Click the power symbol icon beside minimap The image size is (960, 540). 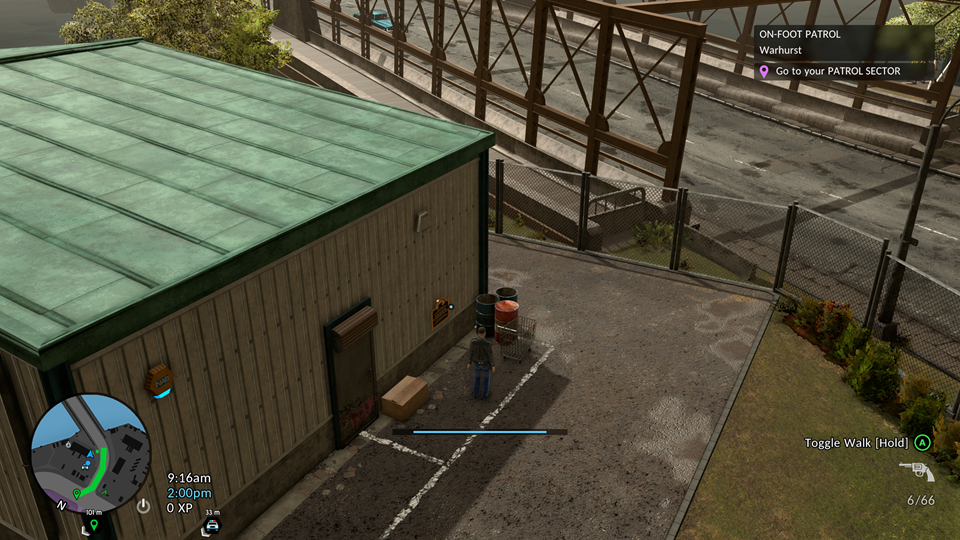click(x=144, y=506)
